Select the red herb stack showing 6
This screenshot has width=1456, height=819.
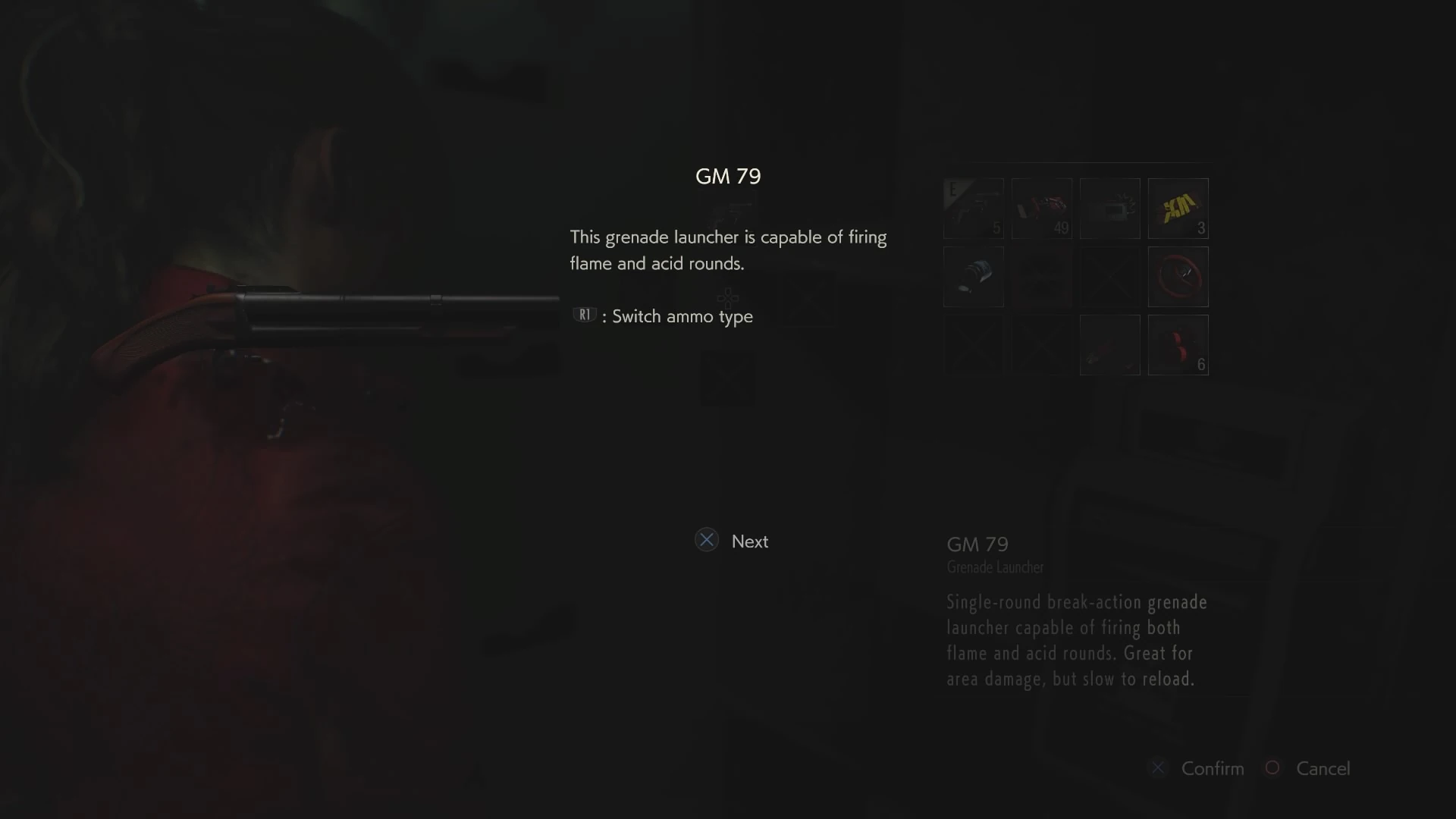(1178, 345)
